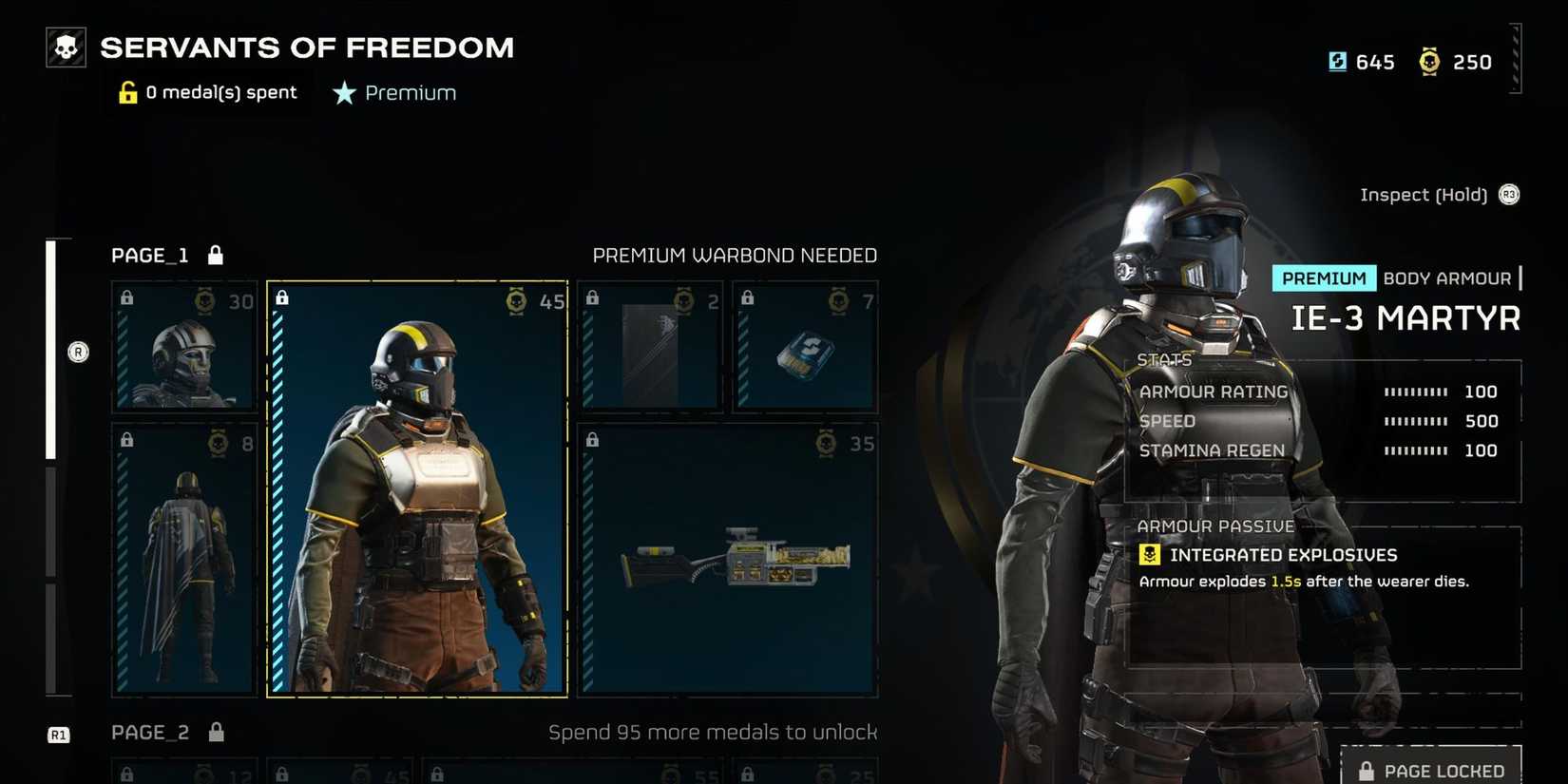Select the Super Credits currency icon
The height and width of the screenshot is (784, 1568).
click(1338, 62)
